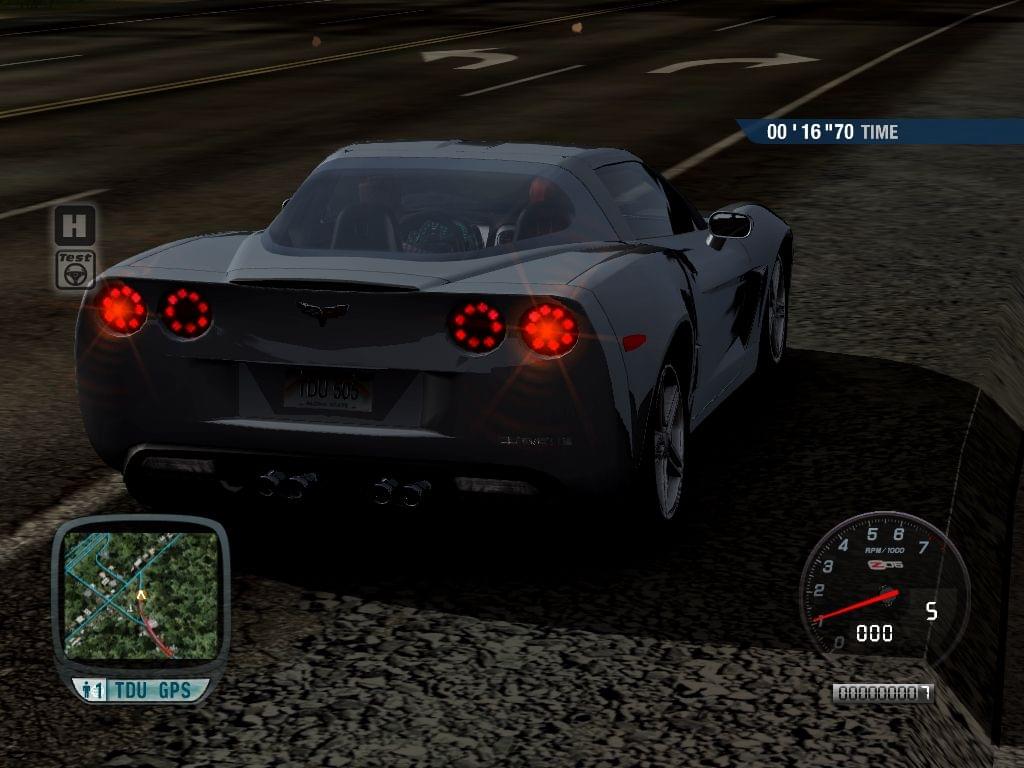The height and width of the screenshot is (768, 1024).
Task: Click the GPS minimap display
Action: click(x=140, y=594)
